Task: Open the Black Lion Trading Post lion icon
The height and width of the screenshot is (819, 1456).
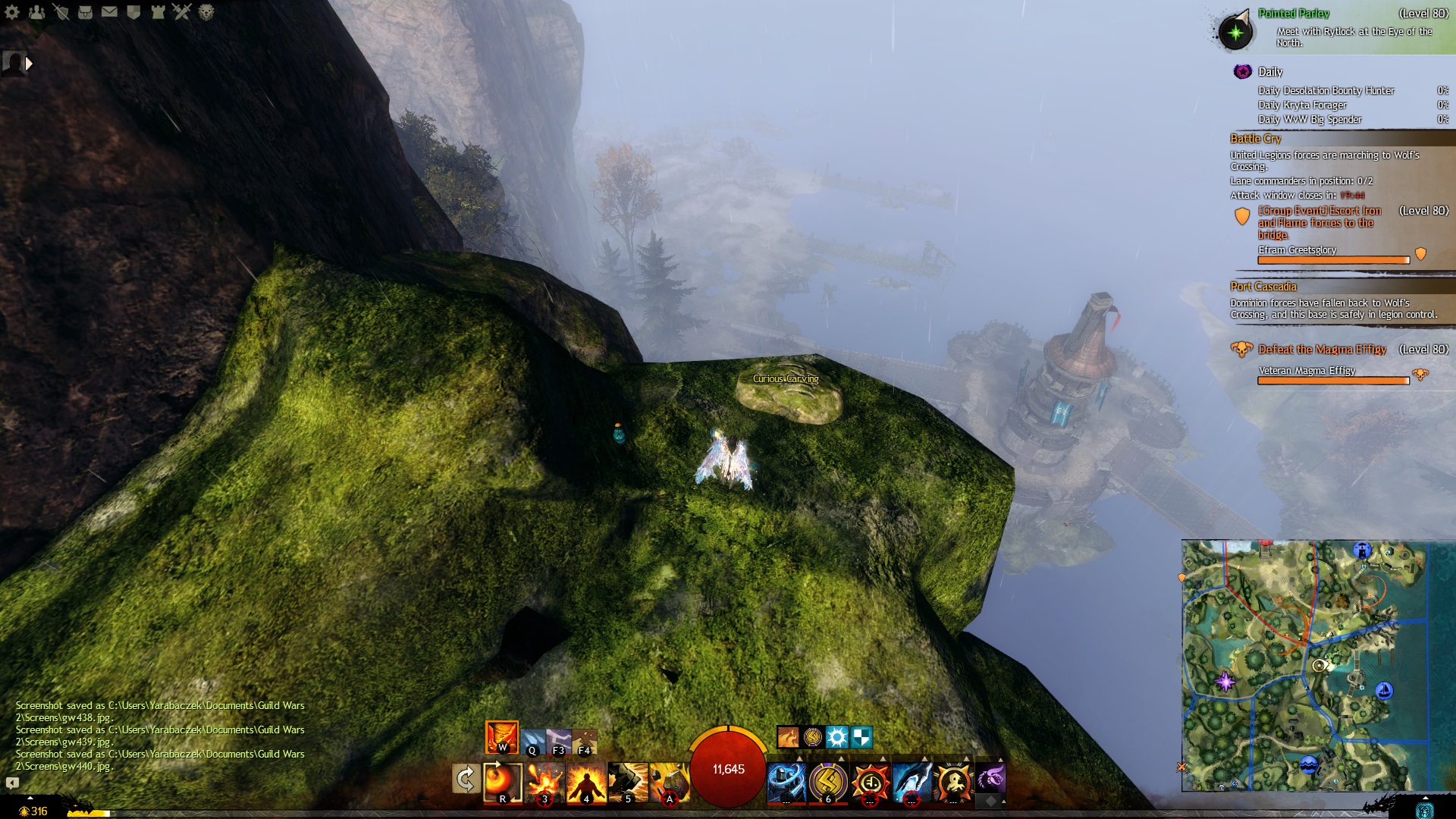Action: pos(206,11)
